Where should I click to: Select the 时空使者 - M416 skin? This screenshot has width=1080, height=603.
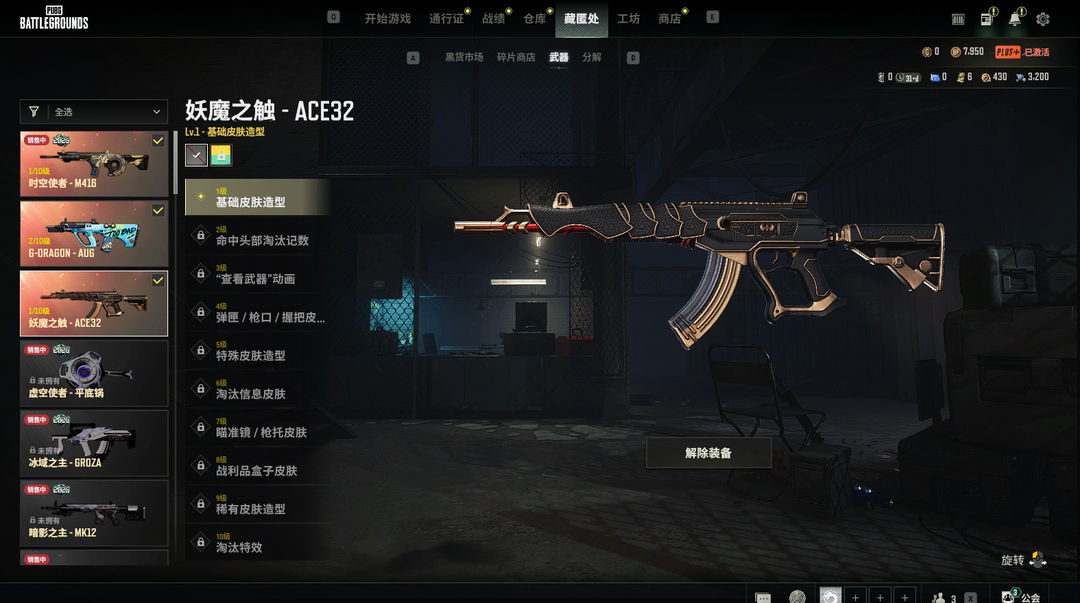[x=94, y=164]
